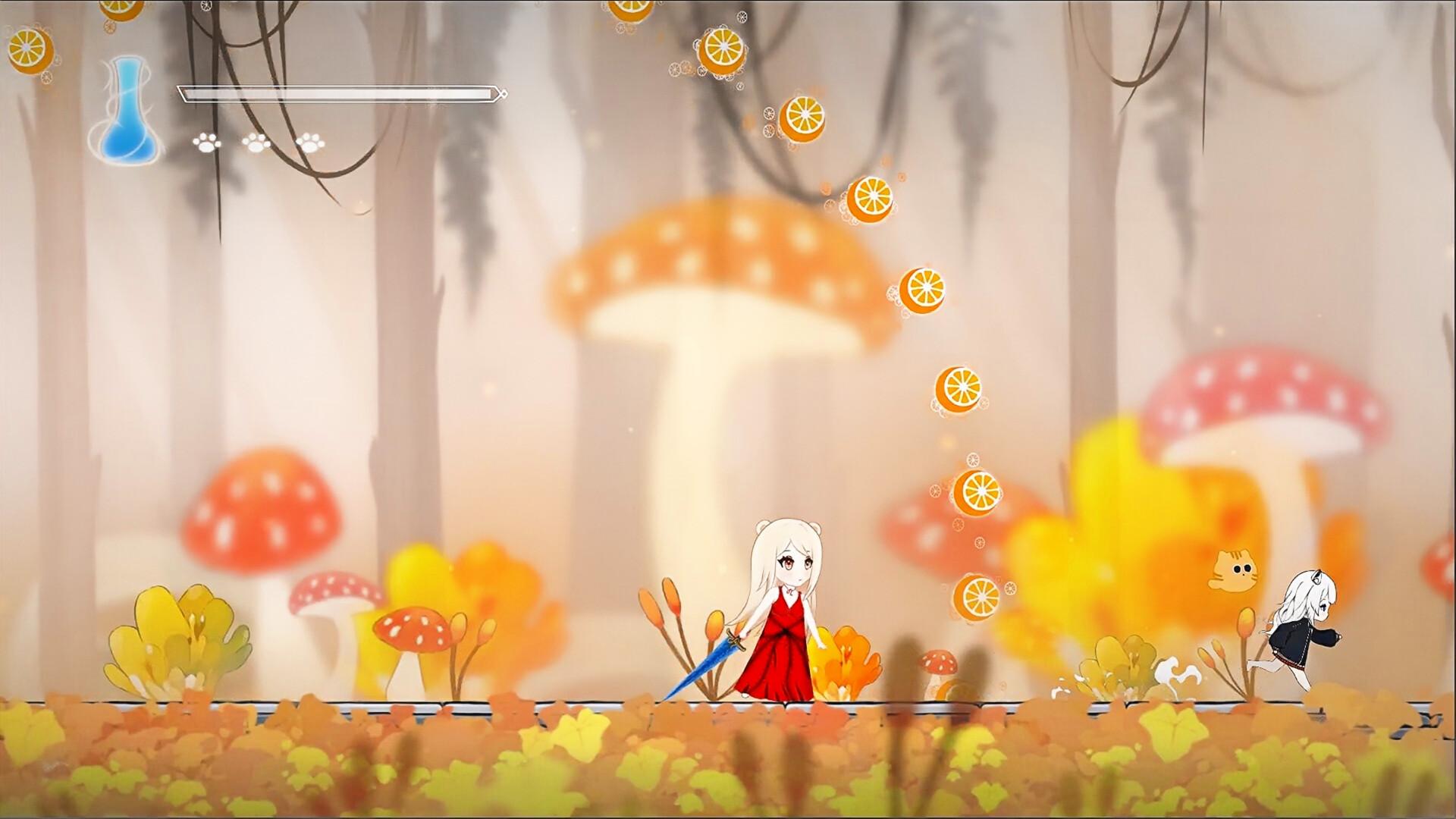
Task: Click the blue potion flask icon
Action: pyautogui.click(x=126, y=114)
